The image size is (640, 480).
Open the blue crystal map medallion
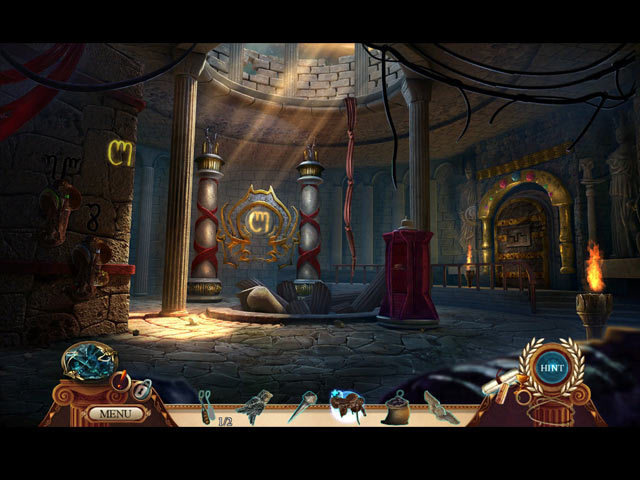[88, 361]
